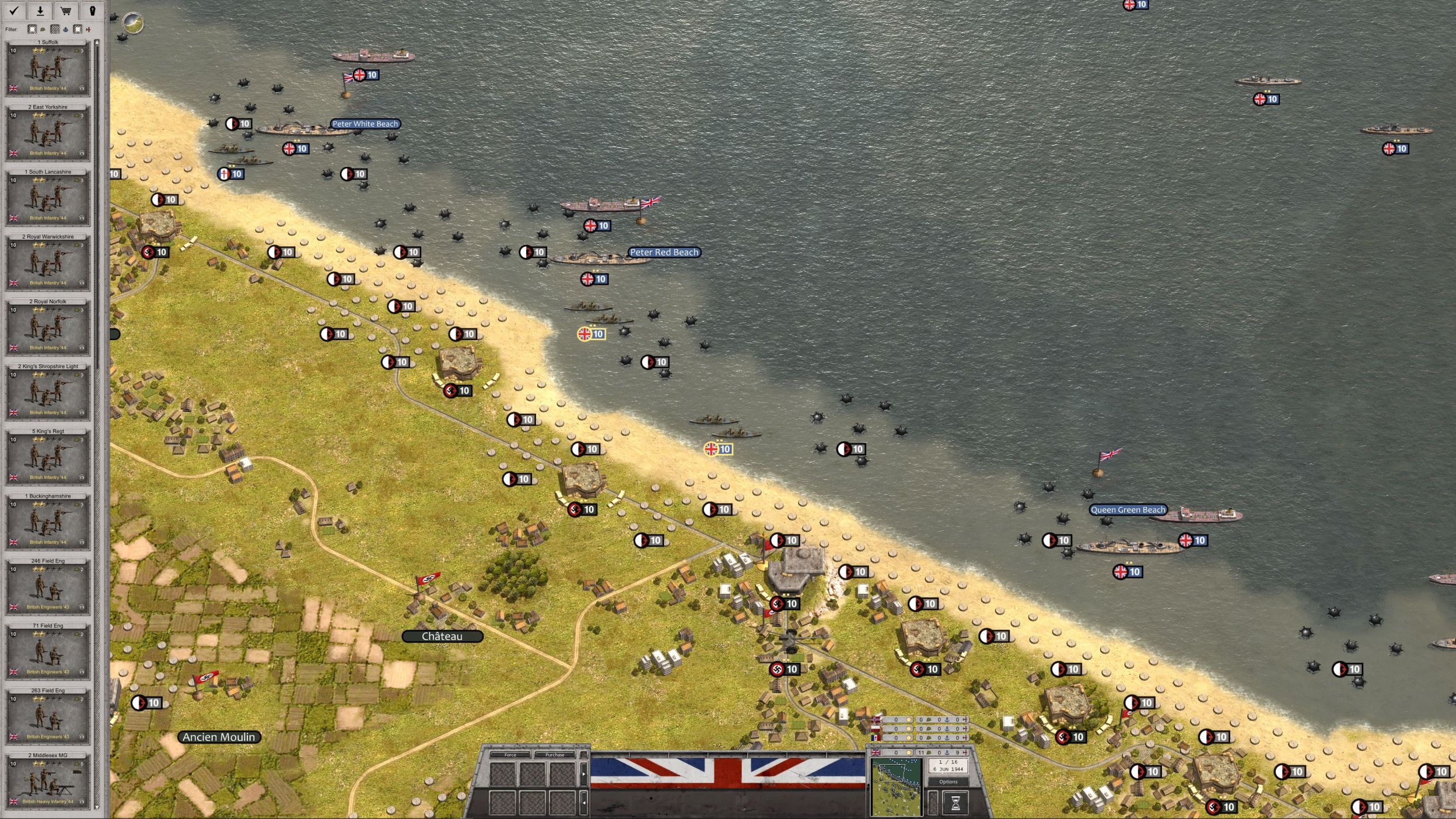Select the 2 Royal Norfolk unit card
The width and height of the screenshot is (1456, 819).
pyautogui.click(x=48, y=327)
